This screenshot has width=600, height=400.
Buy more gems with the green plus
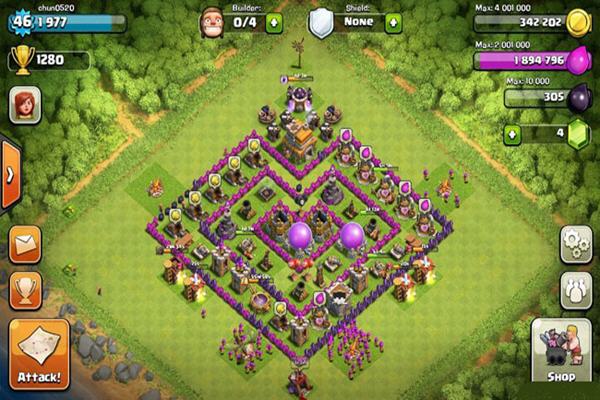514,132
